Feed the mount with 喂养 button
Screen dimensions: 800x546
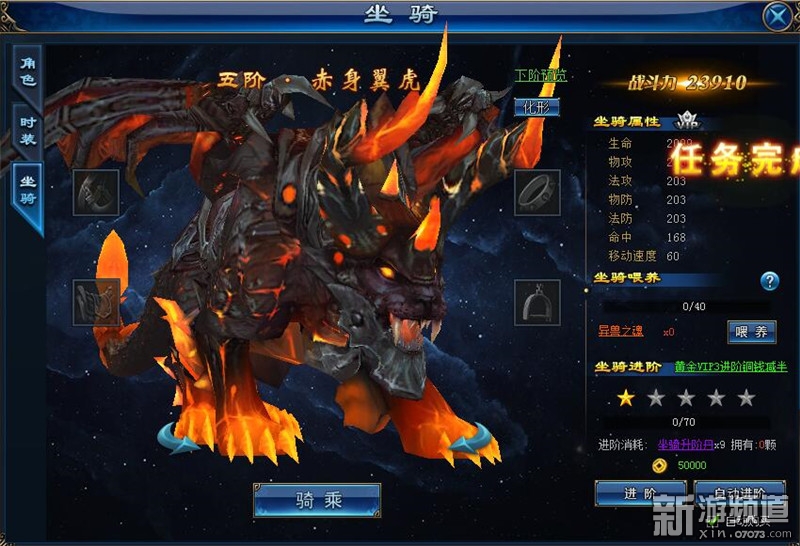pos(751,332)
